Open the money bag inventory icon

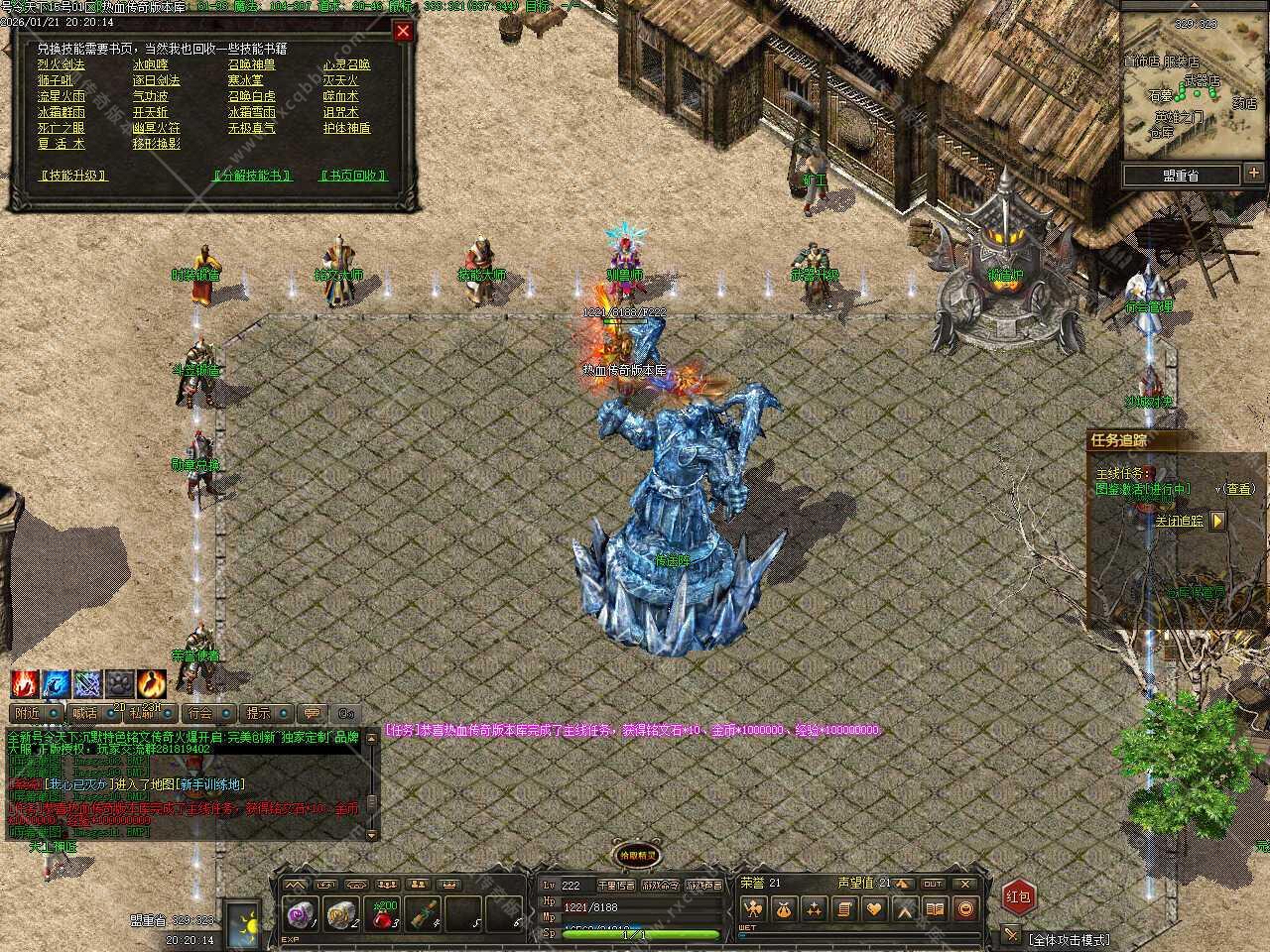pos(784,908)
